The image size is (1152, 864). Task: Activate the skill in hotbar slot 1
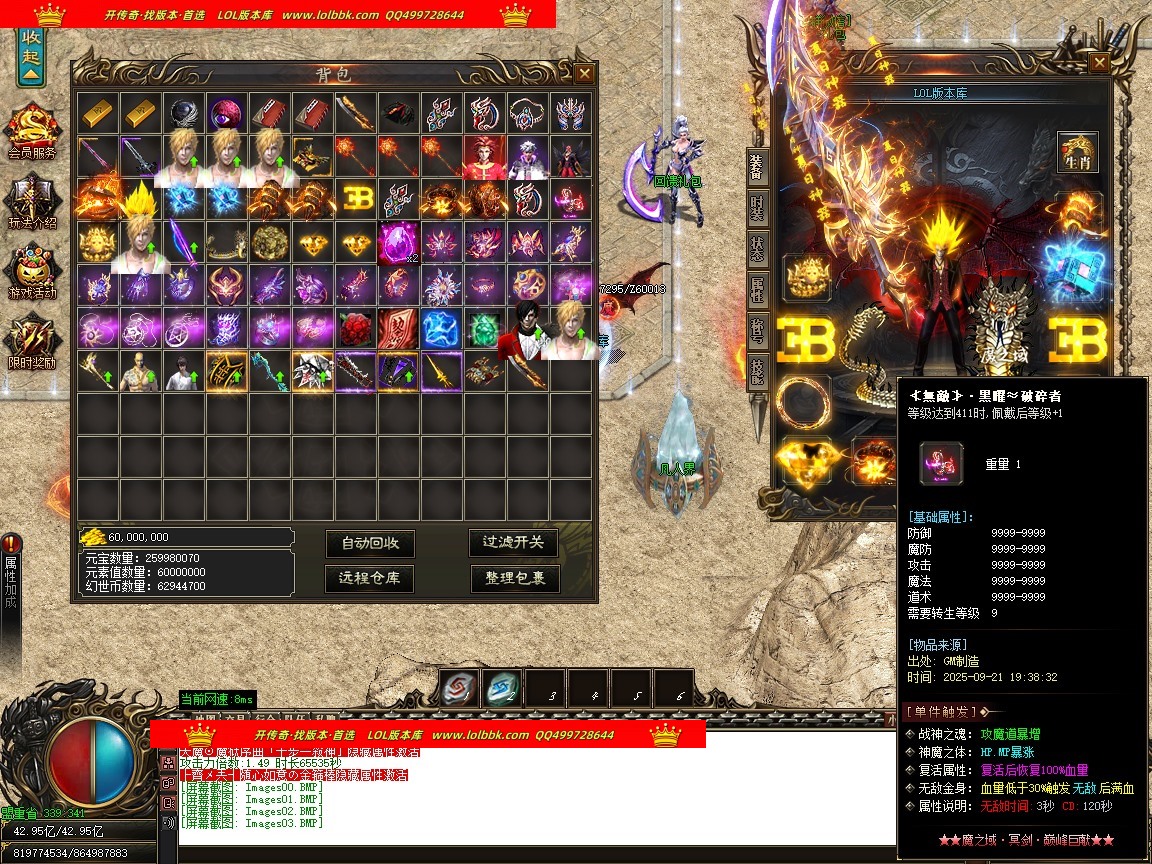(459, 687)
